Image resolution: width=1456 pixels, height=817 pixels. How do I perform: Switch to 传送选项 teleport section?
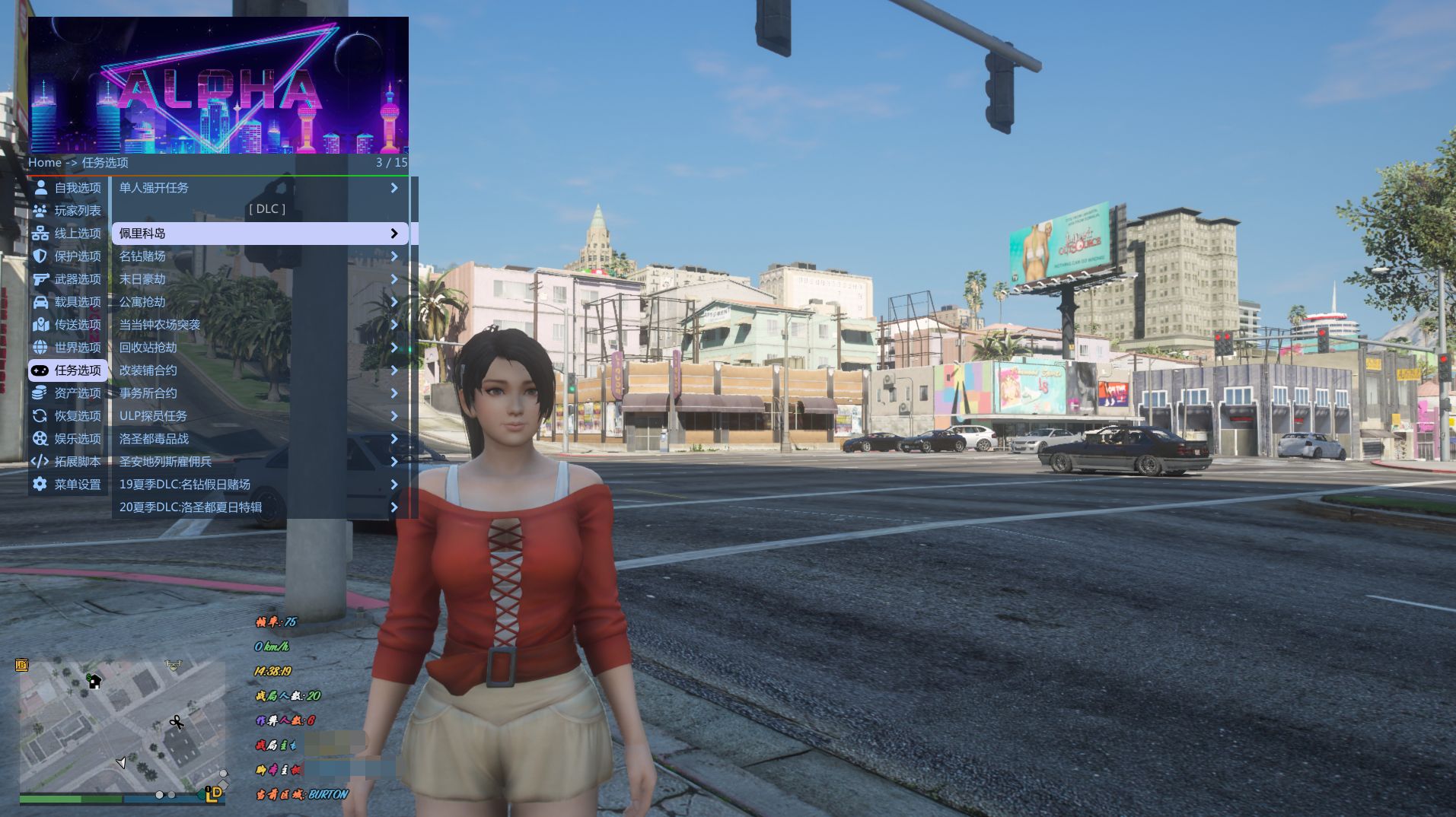click(68, 325)
